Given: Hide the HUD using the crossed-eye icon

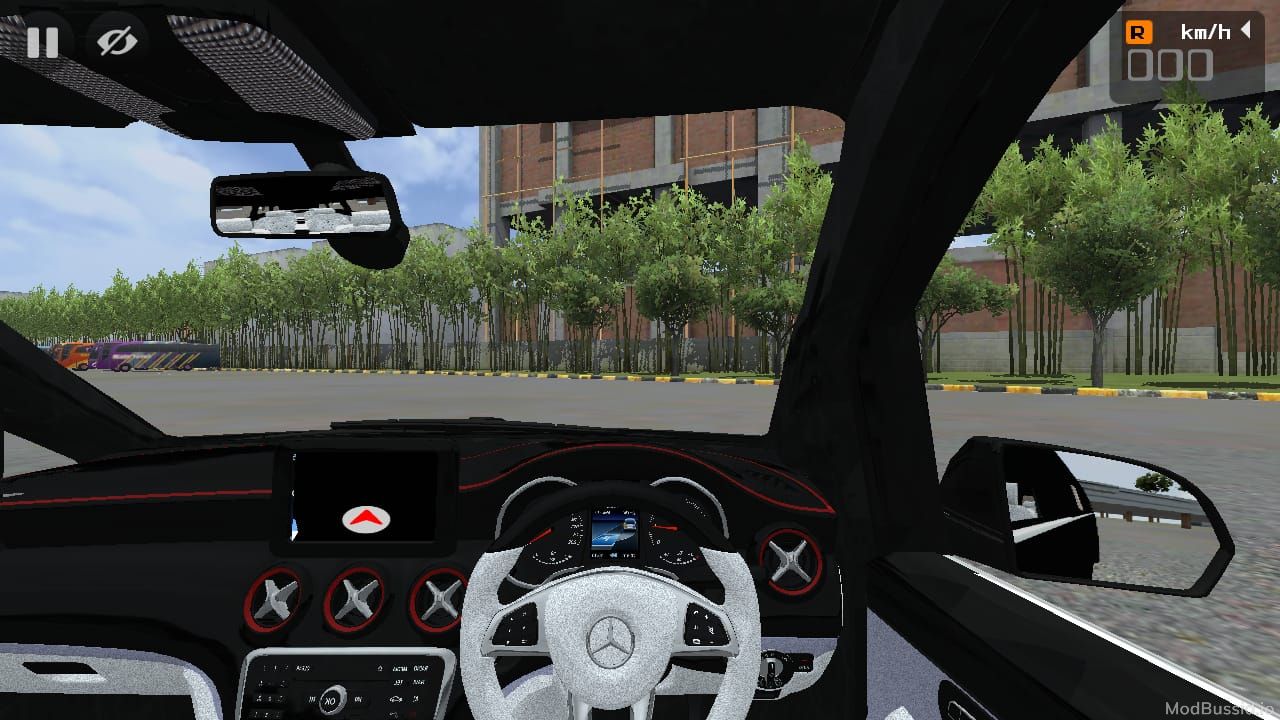Looking at the screenshot, I should coord(118,42).
